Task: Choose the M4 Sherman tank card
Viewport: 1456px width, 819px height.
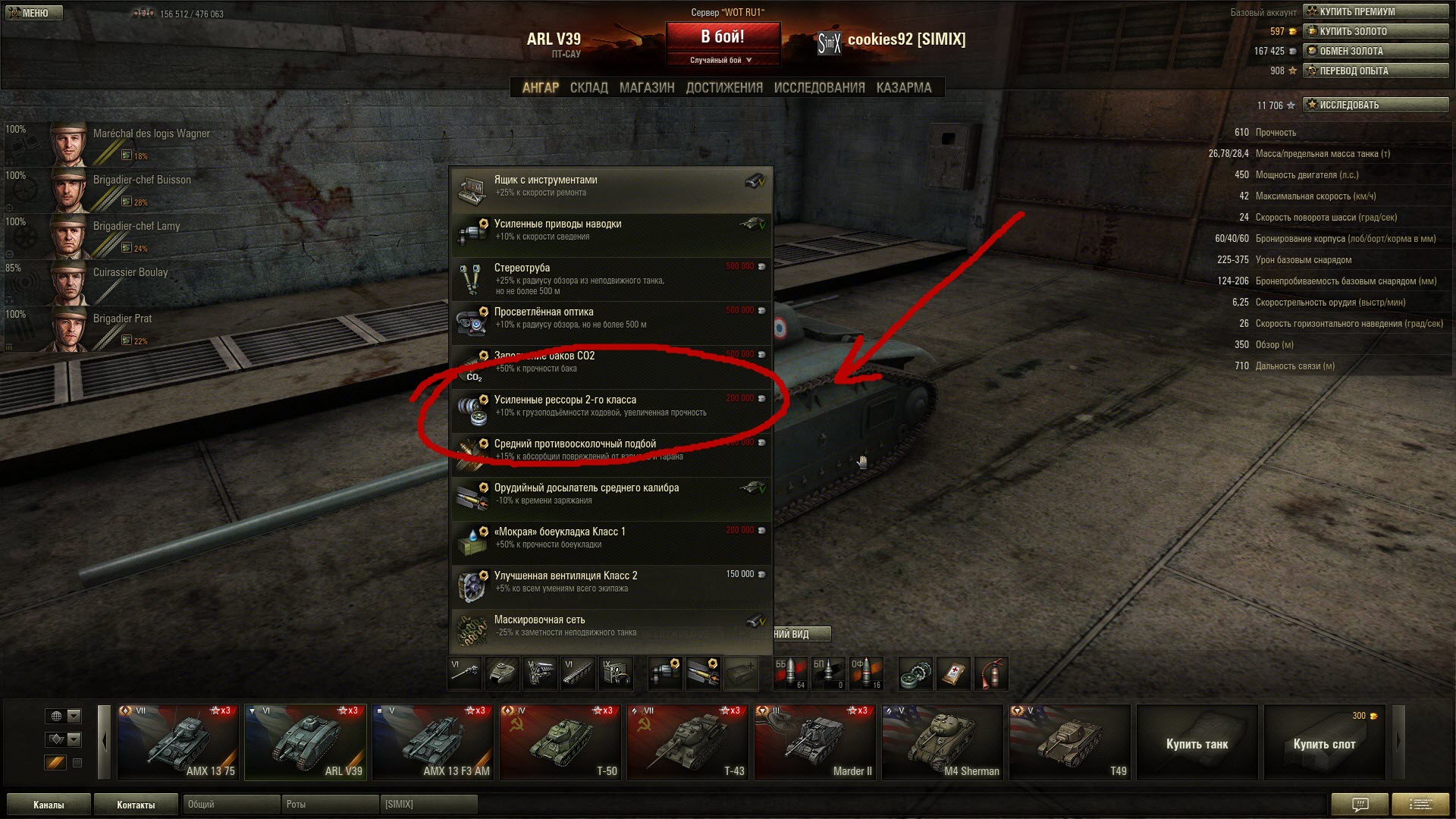Action: (x=943, y=742)
